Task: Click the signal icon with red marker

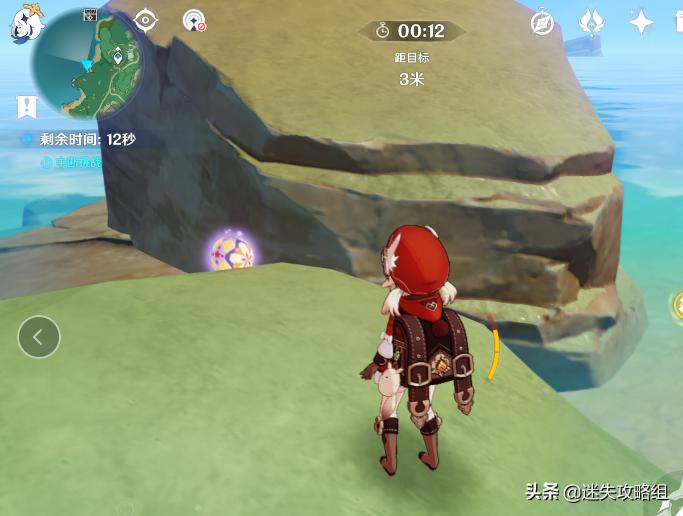Action: point(193,20)
